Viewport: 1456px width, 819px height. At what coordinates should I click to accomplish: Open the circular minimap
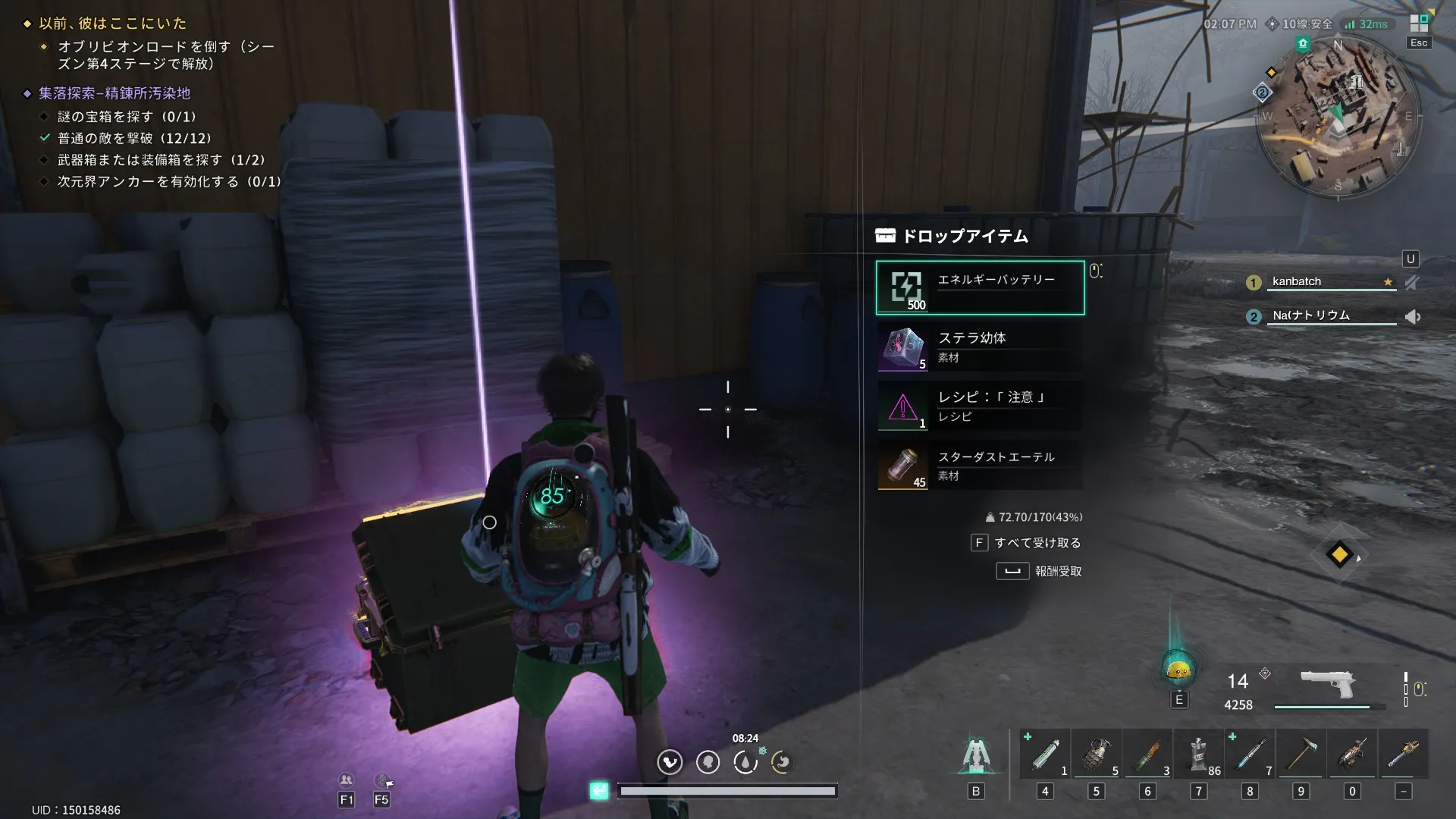(x=1338, y=118)
